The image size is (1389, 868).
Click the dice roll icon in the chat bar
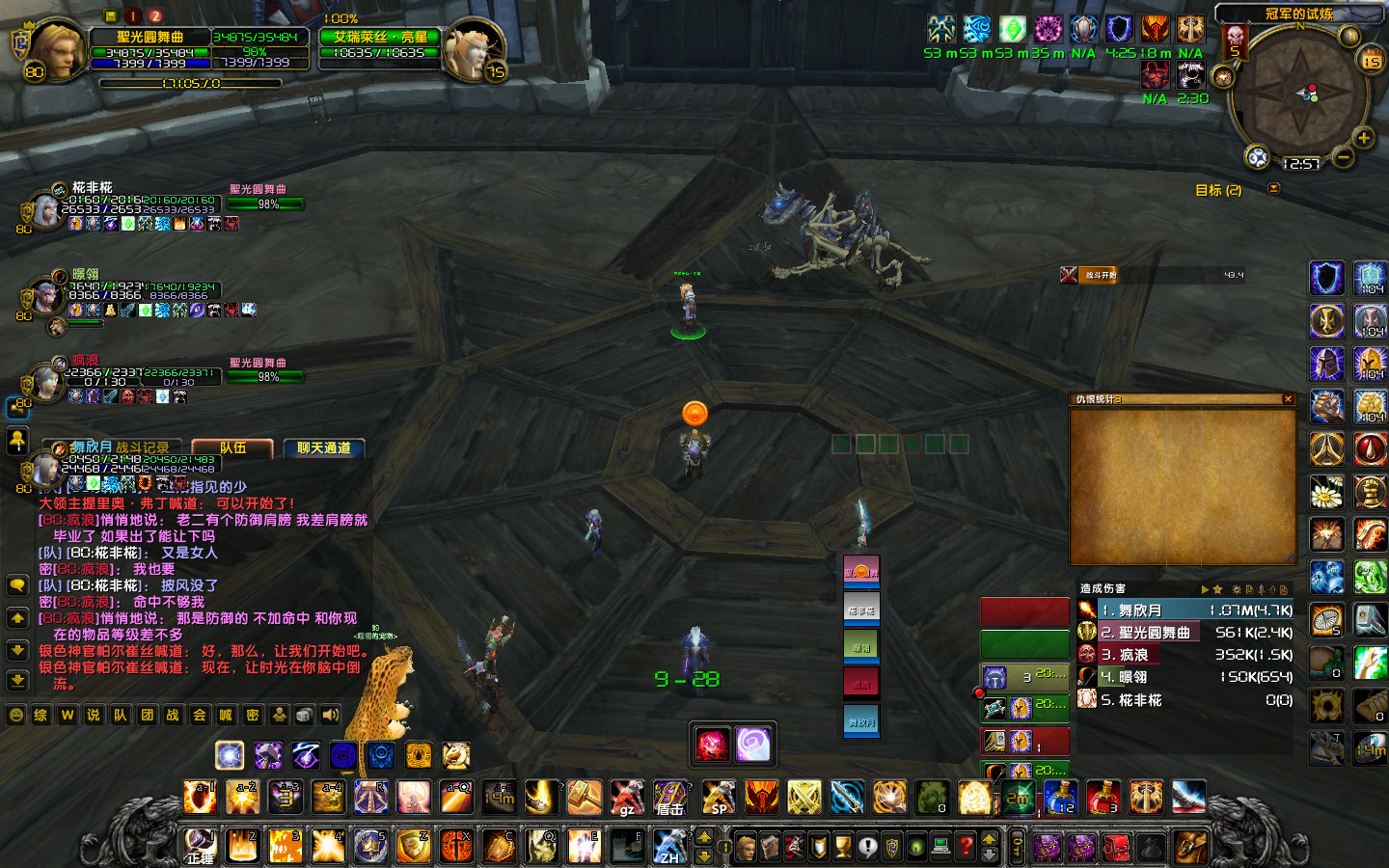303,716
